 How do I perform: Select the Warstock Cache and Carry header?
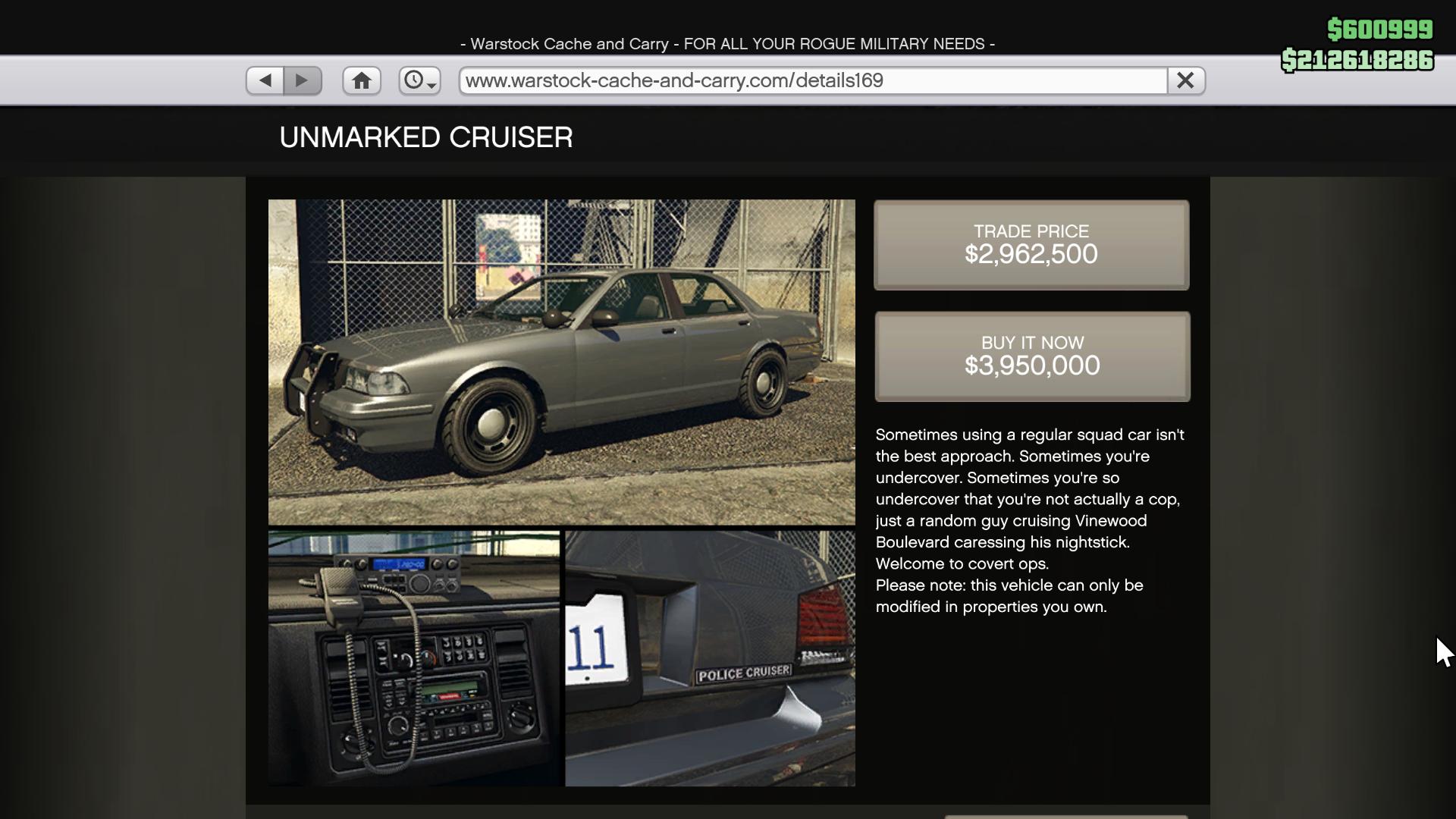coord(726,43)
